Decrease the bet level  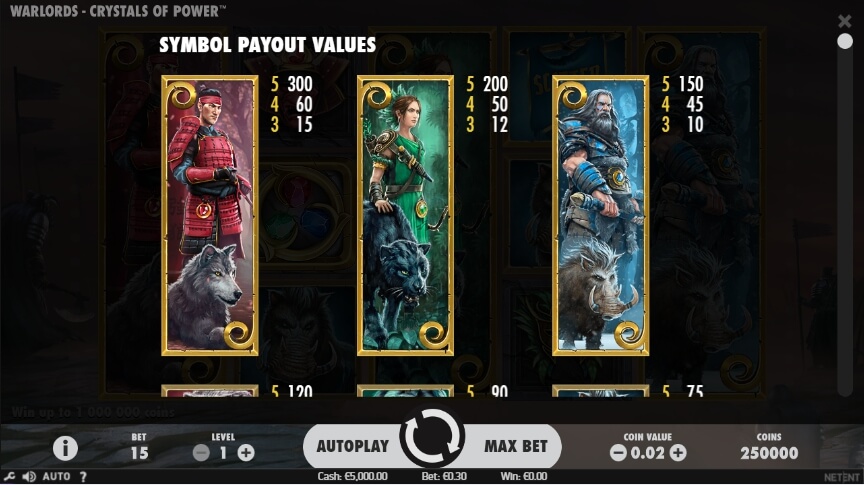pyautogui.click(x=201, y=453)
